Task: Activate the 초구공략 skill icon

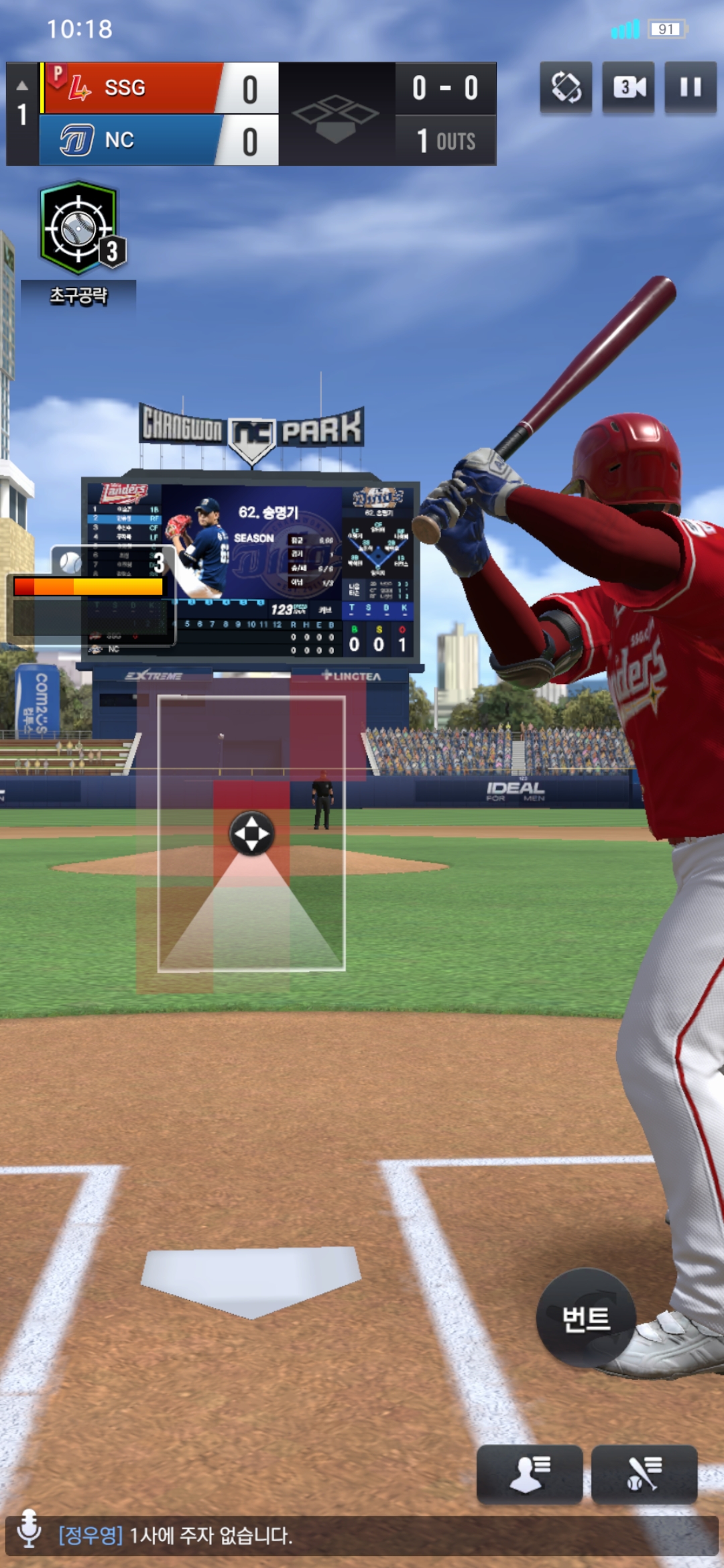Action: coord(80,228)
